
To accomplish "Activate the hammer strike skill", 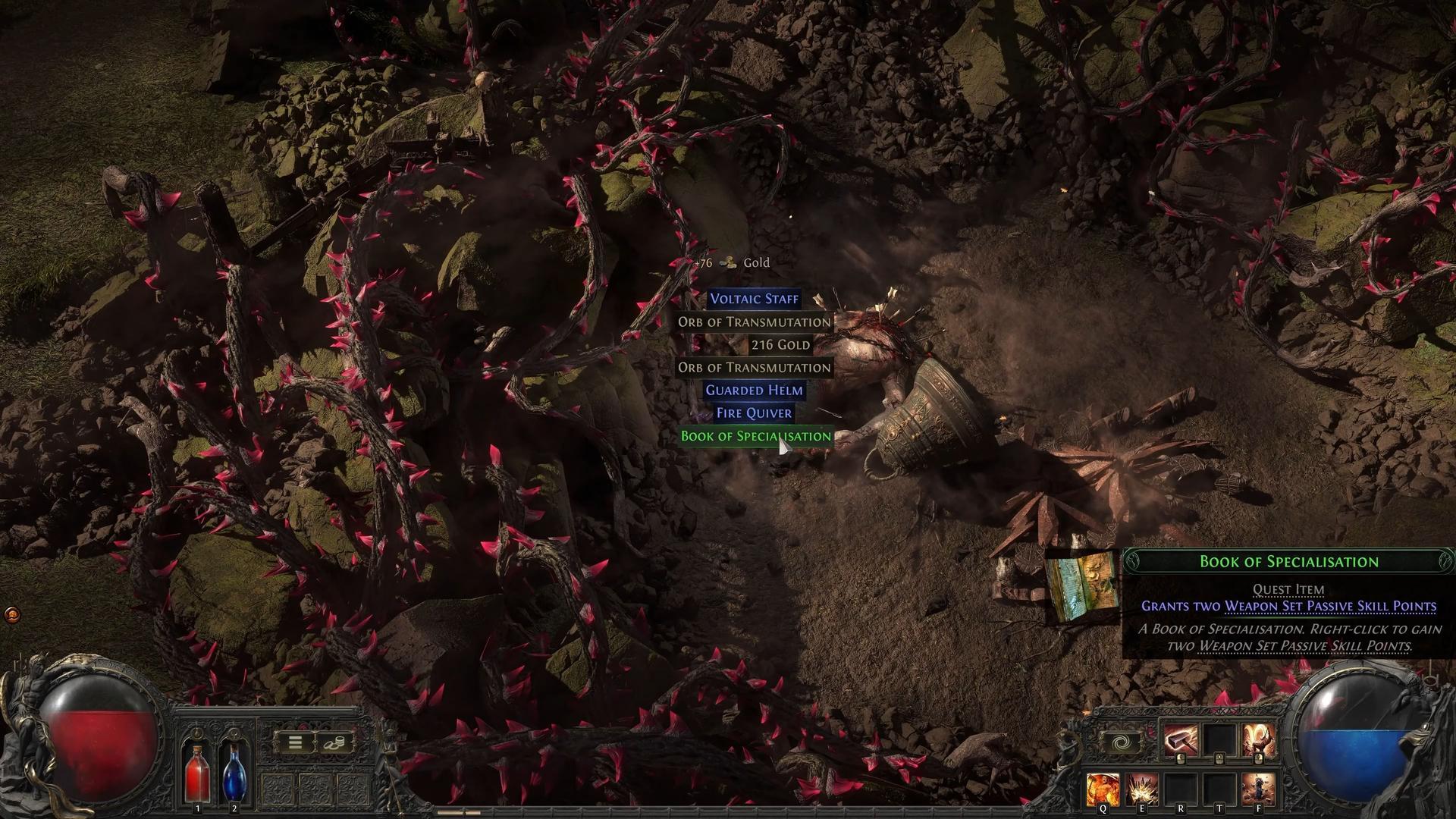I will click(x=1181, y=741).
